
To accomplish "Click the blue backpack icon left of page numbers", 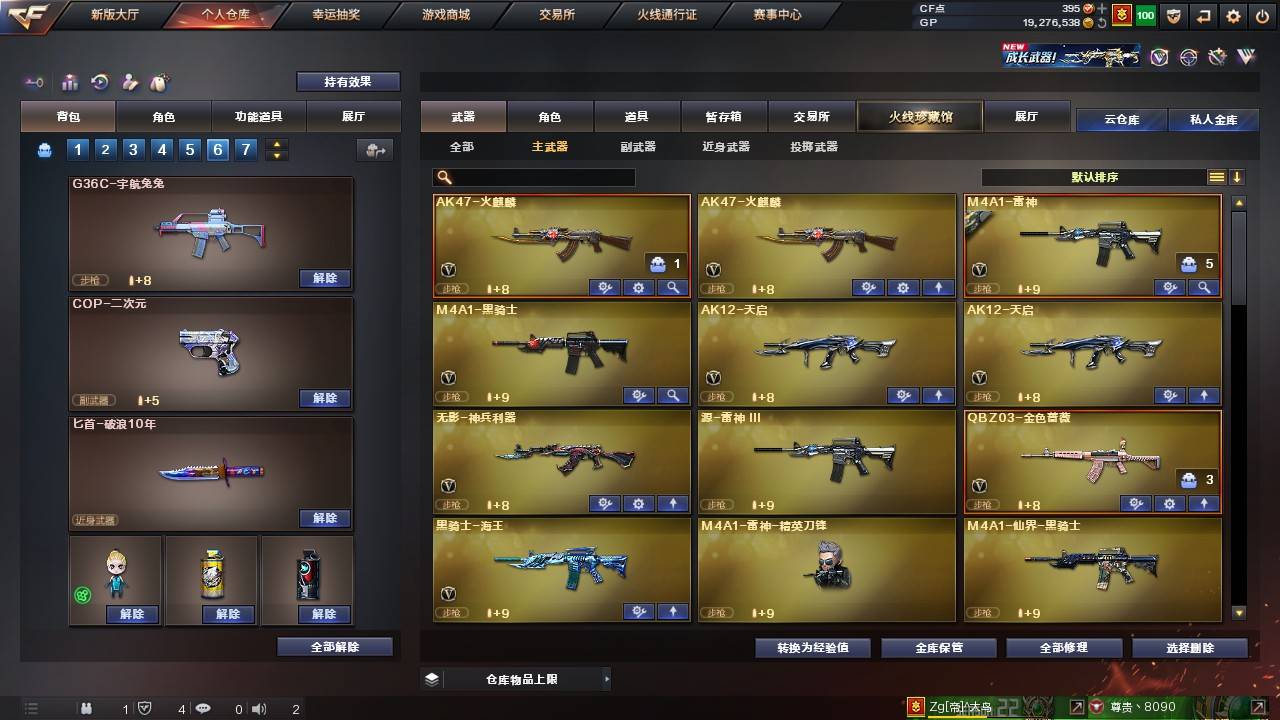I will [x=42, y=149].
